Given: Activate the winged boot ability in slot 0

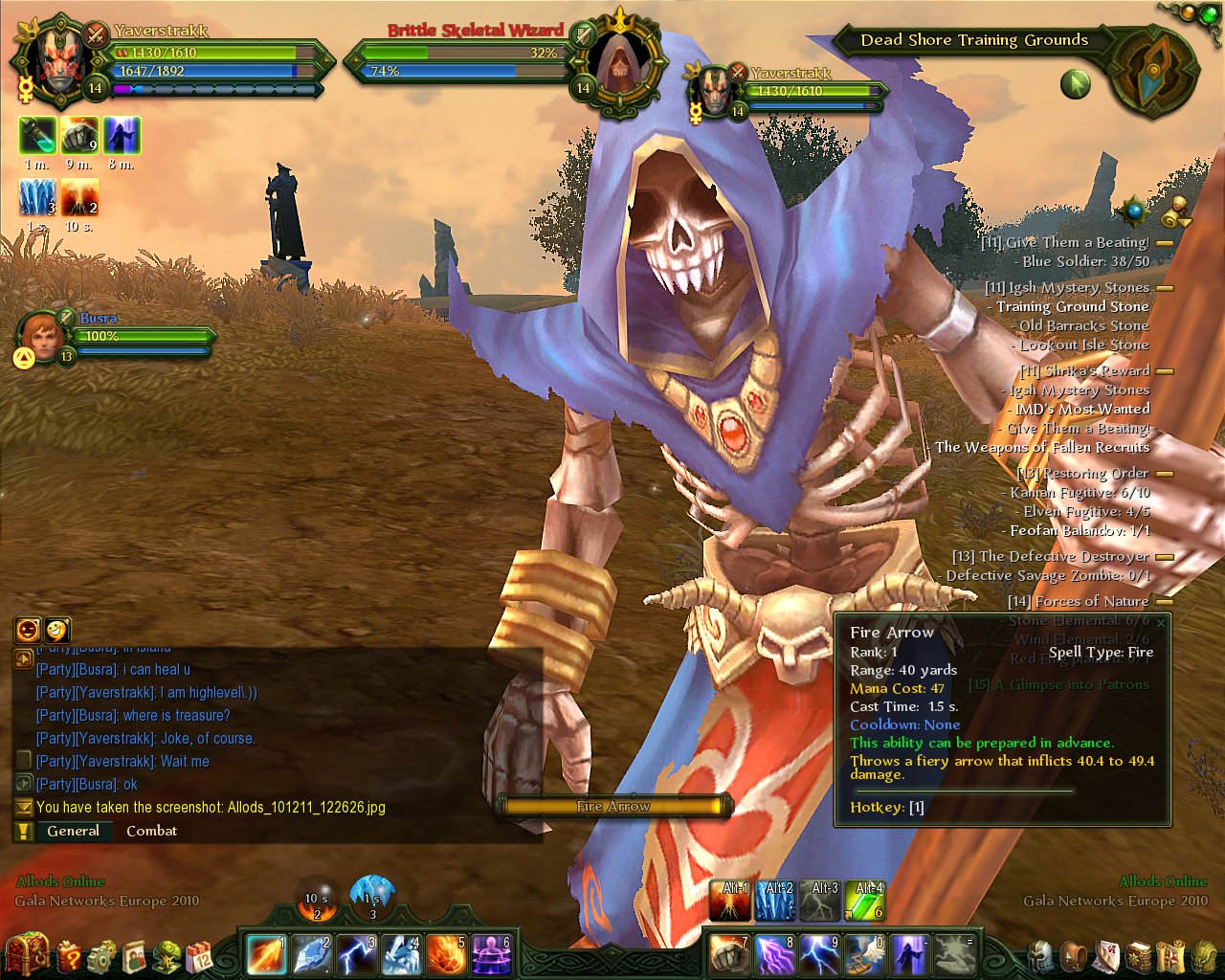Looking at the screenshot, I should tap(865, 954).
